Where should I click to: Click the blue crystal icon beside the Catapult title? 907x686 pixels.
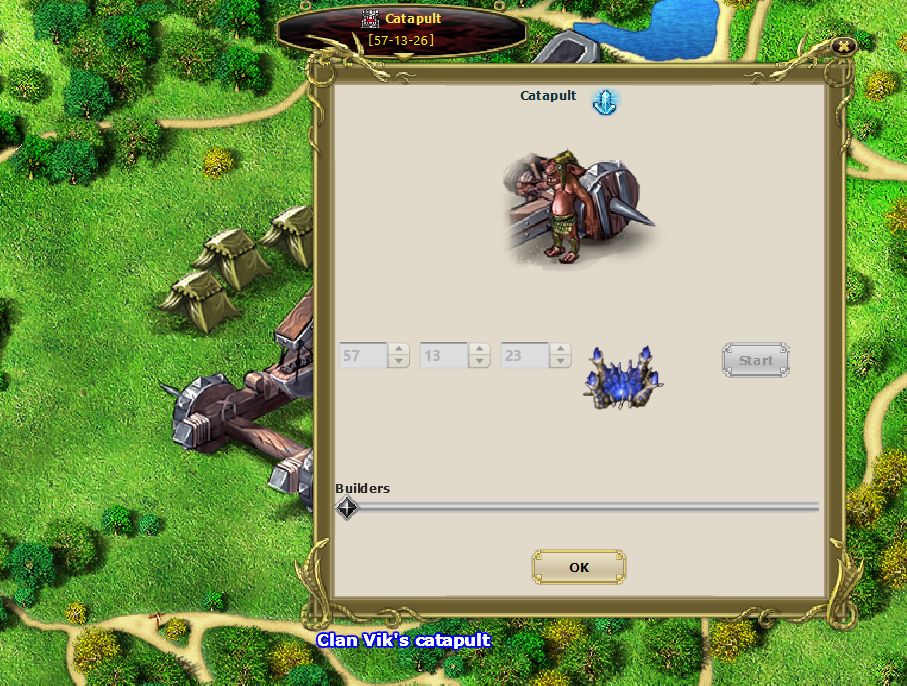point(605,101)
